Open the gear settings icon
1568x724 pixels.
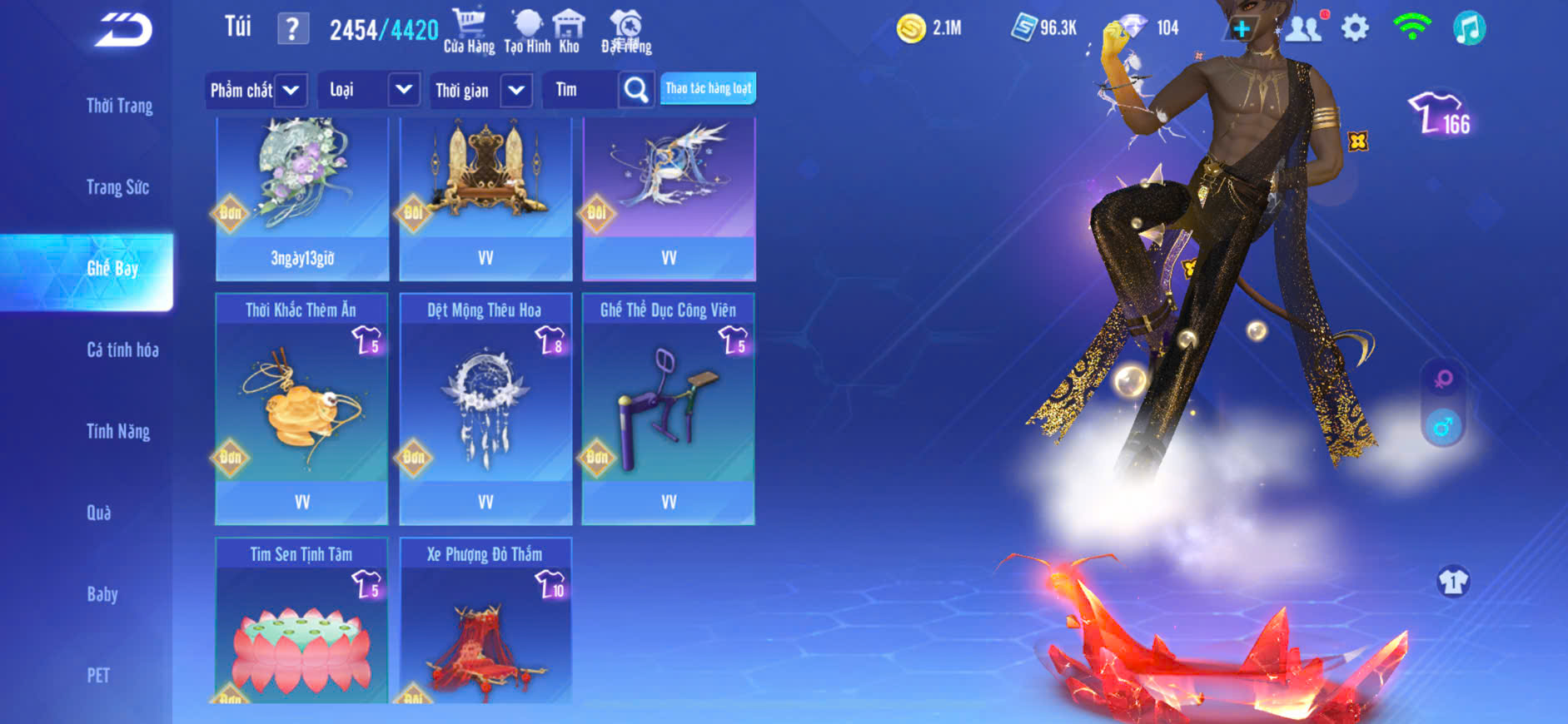coord(1355,28)
